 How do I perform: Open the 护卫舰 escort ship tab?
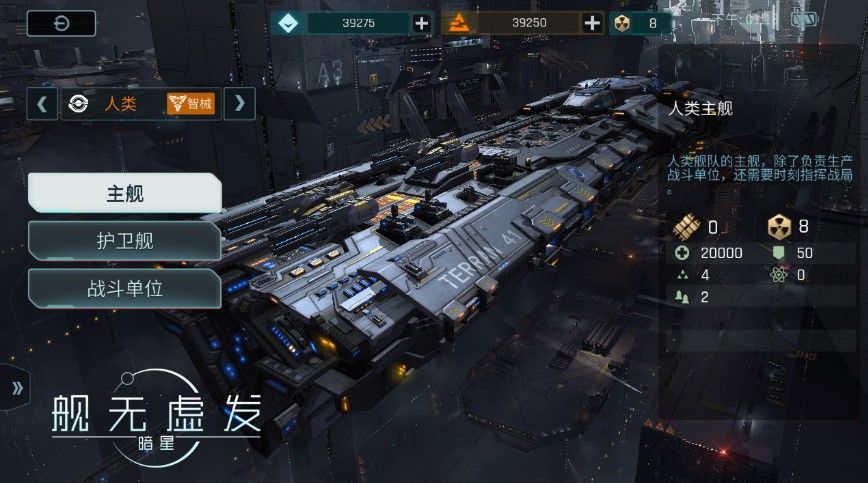[x=125, y=241]
